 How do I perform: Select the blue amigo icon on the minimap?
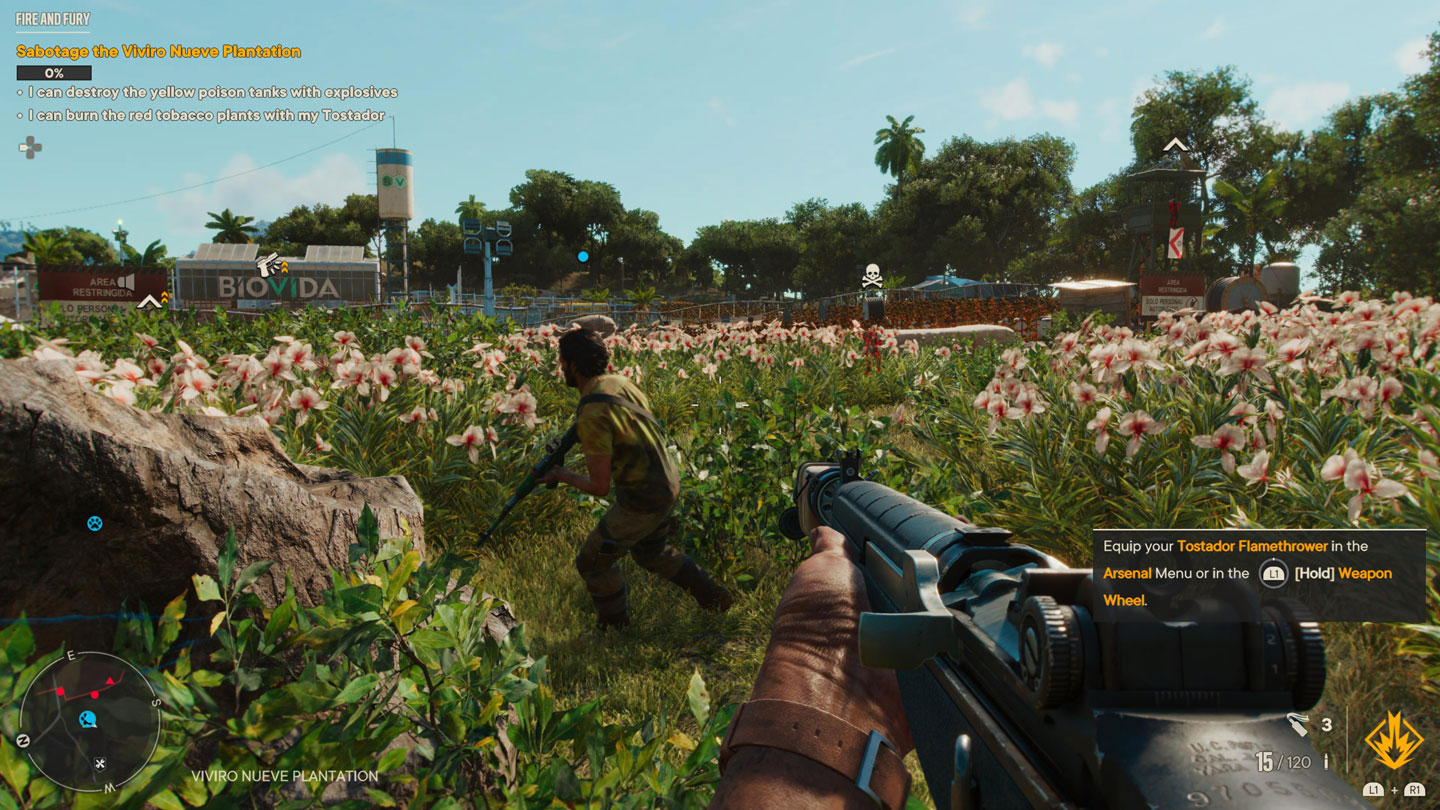(x=88, y=718)
